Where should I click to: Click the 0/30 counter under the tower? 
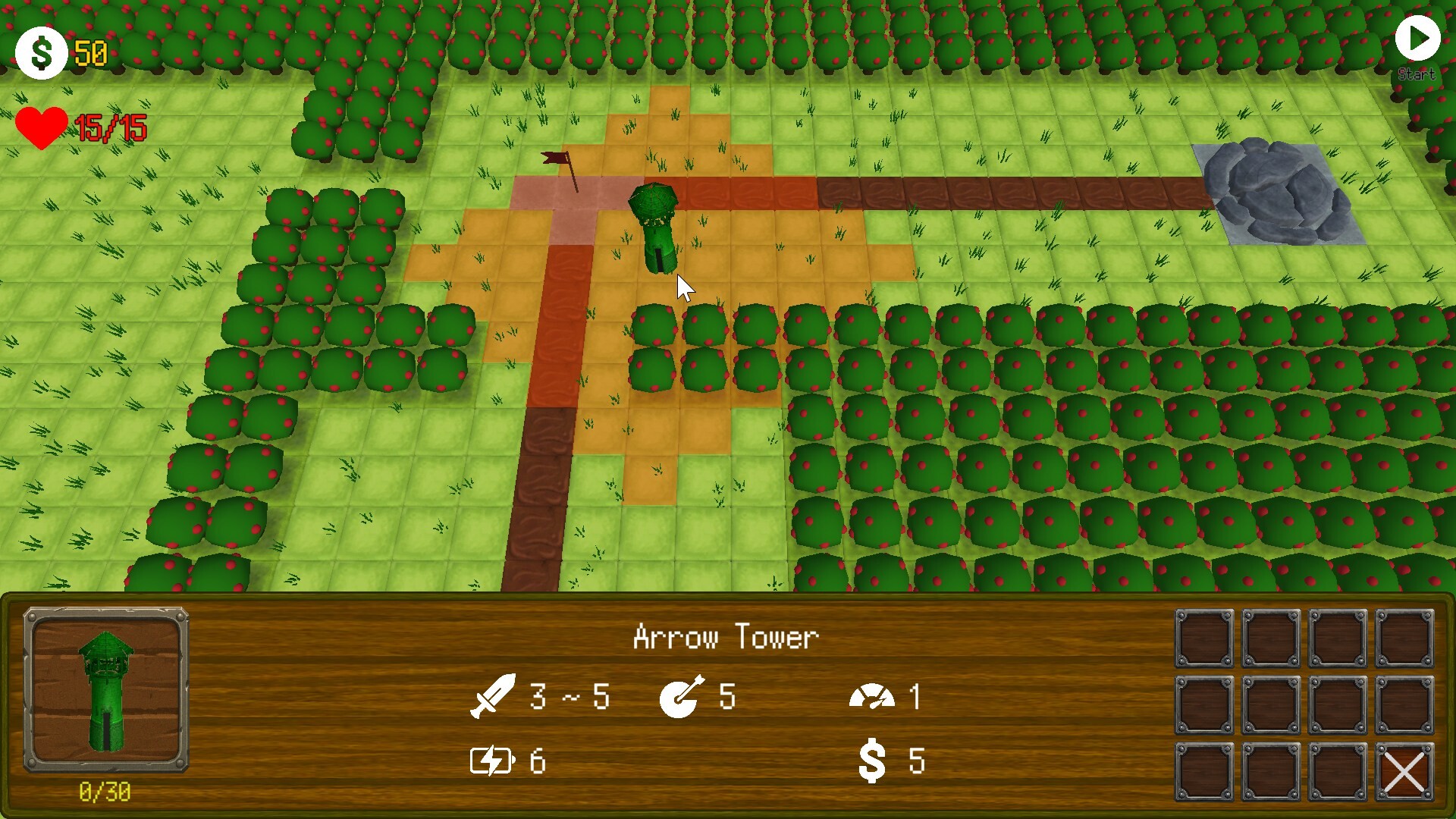(x=106, y=791)
